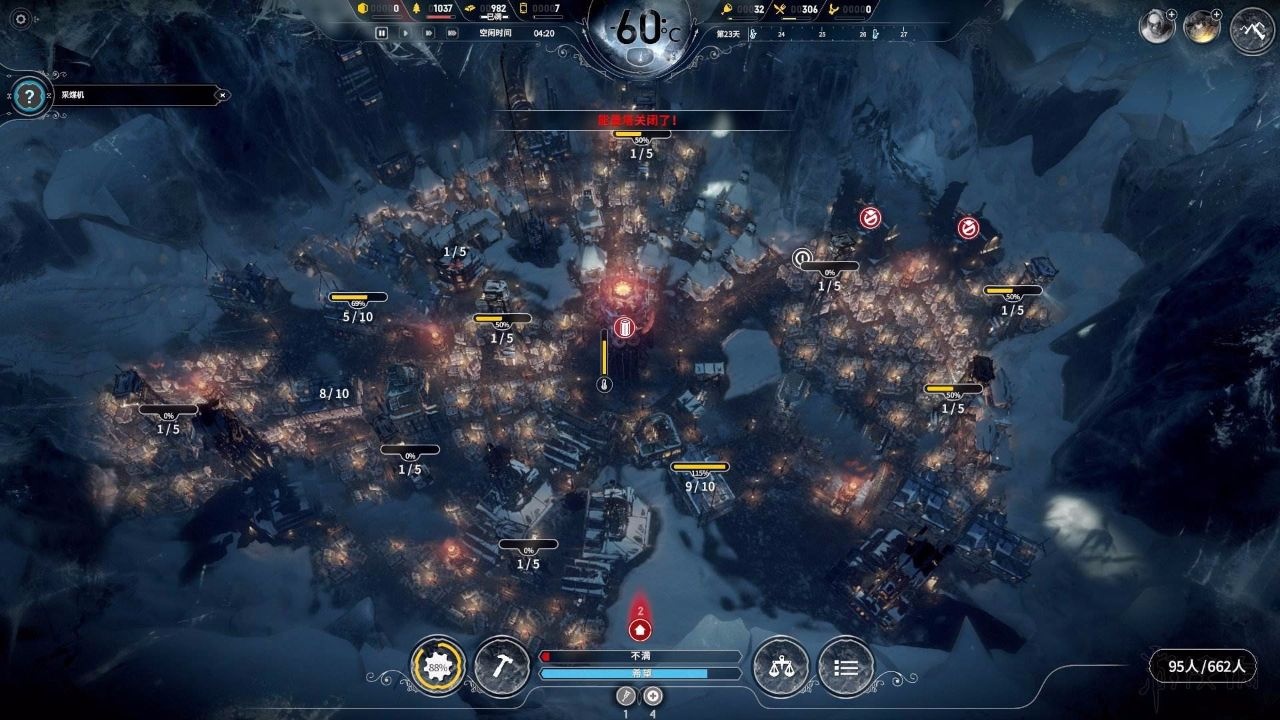This screenshot has height=720, width=1280.
Task: Open the economy list panel button
Action: click(x=845, y=666)
